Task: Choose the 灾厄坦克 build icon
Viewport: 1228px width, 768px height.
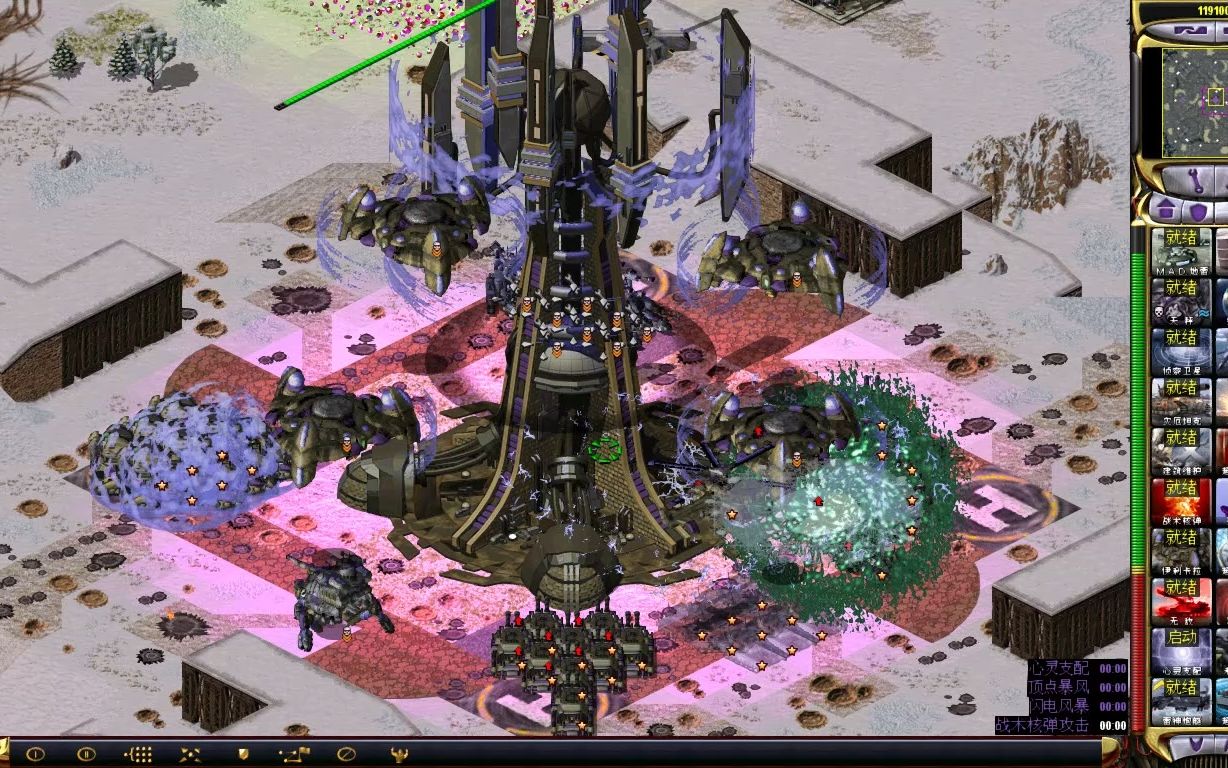Action: click(x=1181, y=400)
